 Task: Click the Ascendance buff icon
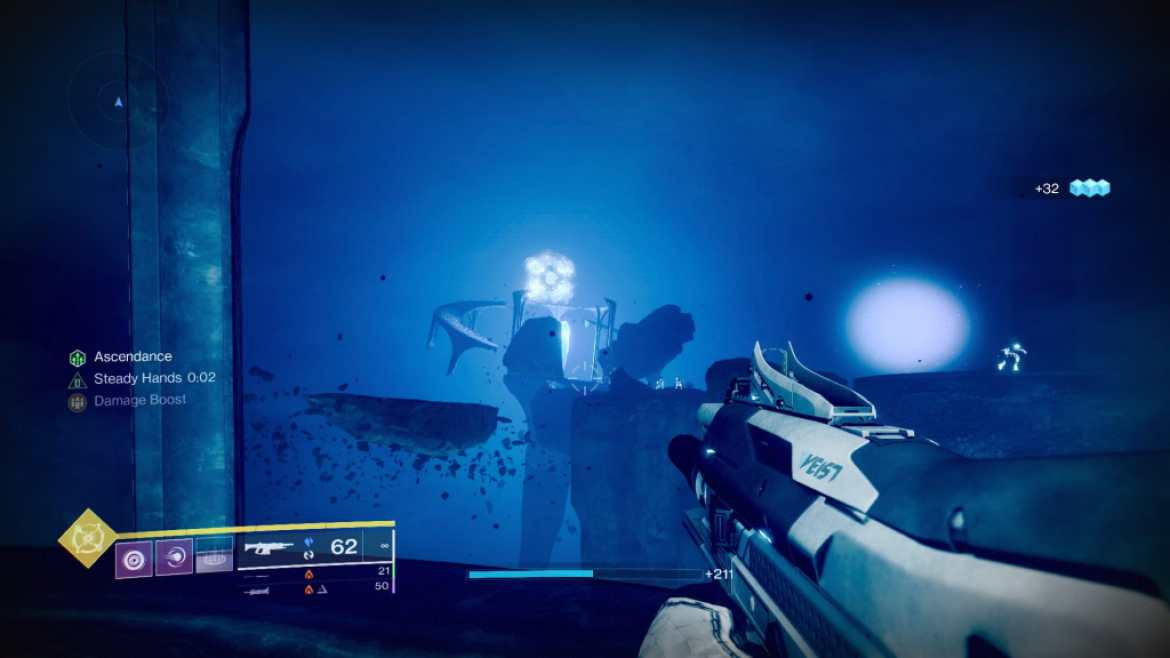click(77, 357)
